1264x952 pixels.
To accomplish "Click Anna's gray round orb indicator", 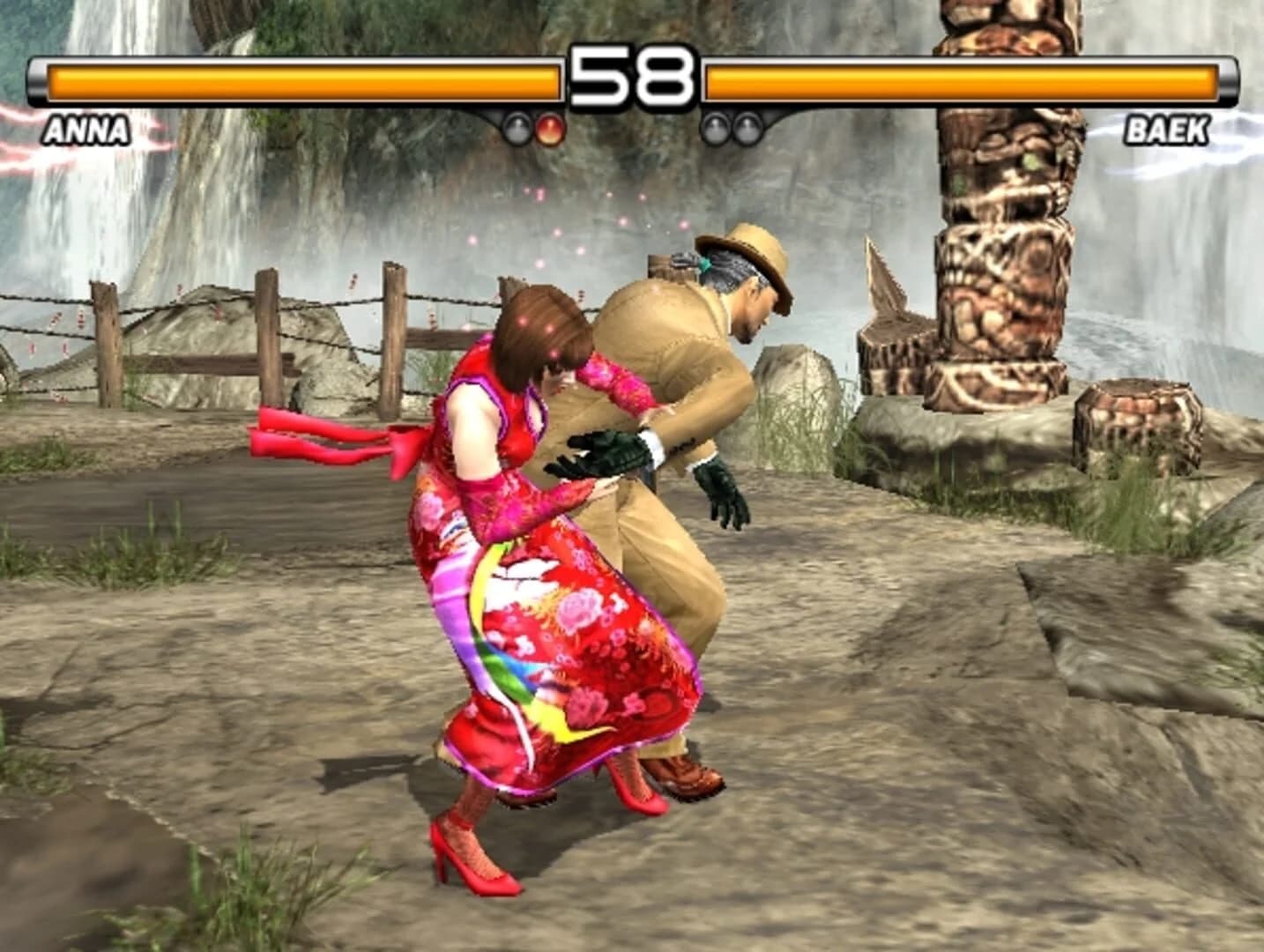I will [x=517, y=130].
